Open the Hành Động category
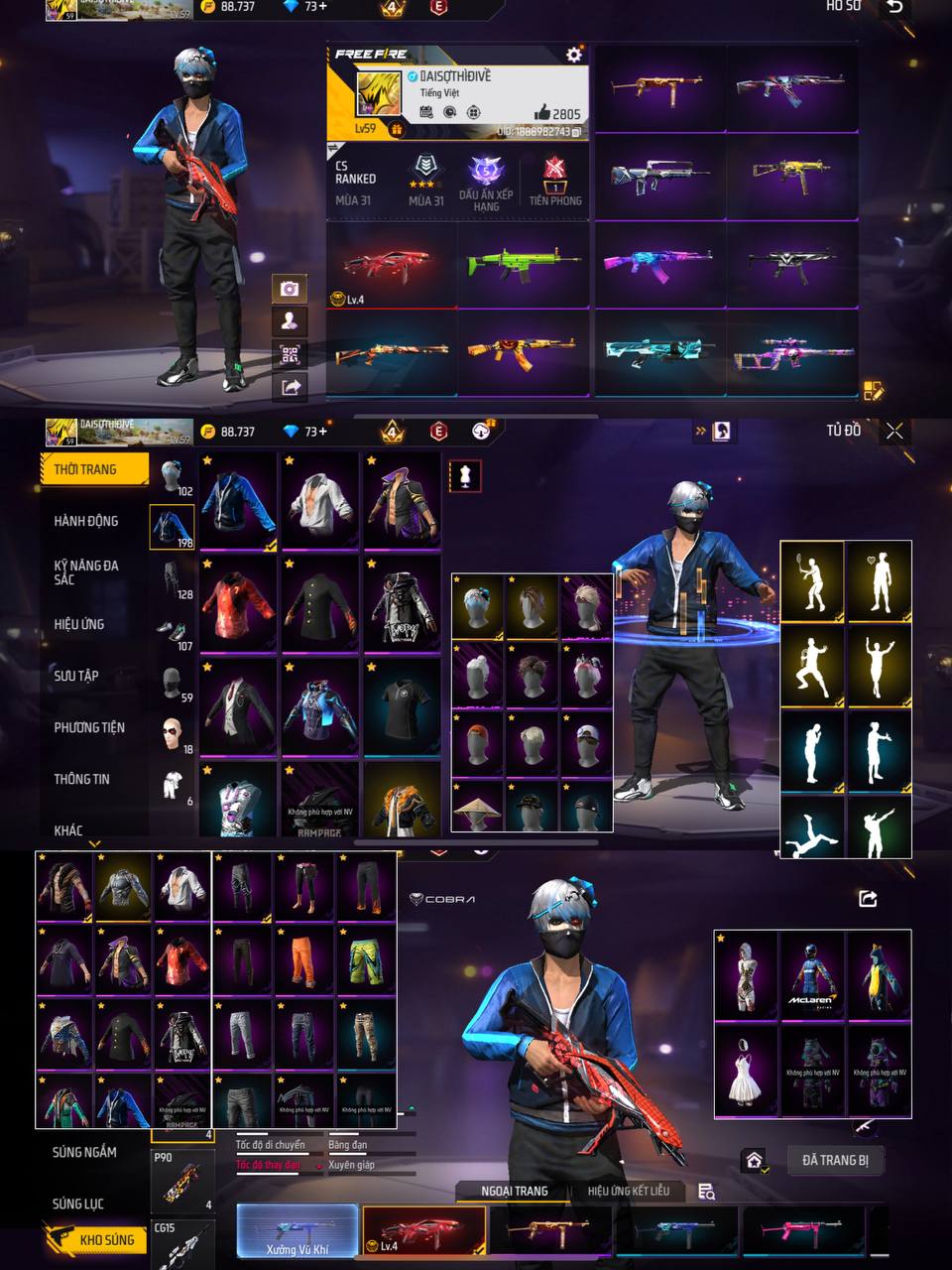Screen dimensions: 952x1270 tap(86, 521)
